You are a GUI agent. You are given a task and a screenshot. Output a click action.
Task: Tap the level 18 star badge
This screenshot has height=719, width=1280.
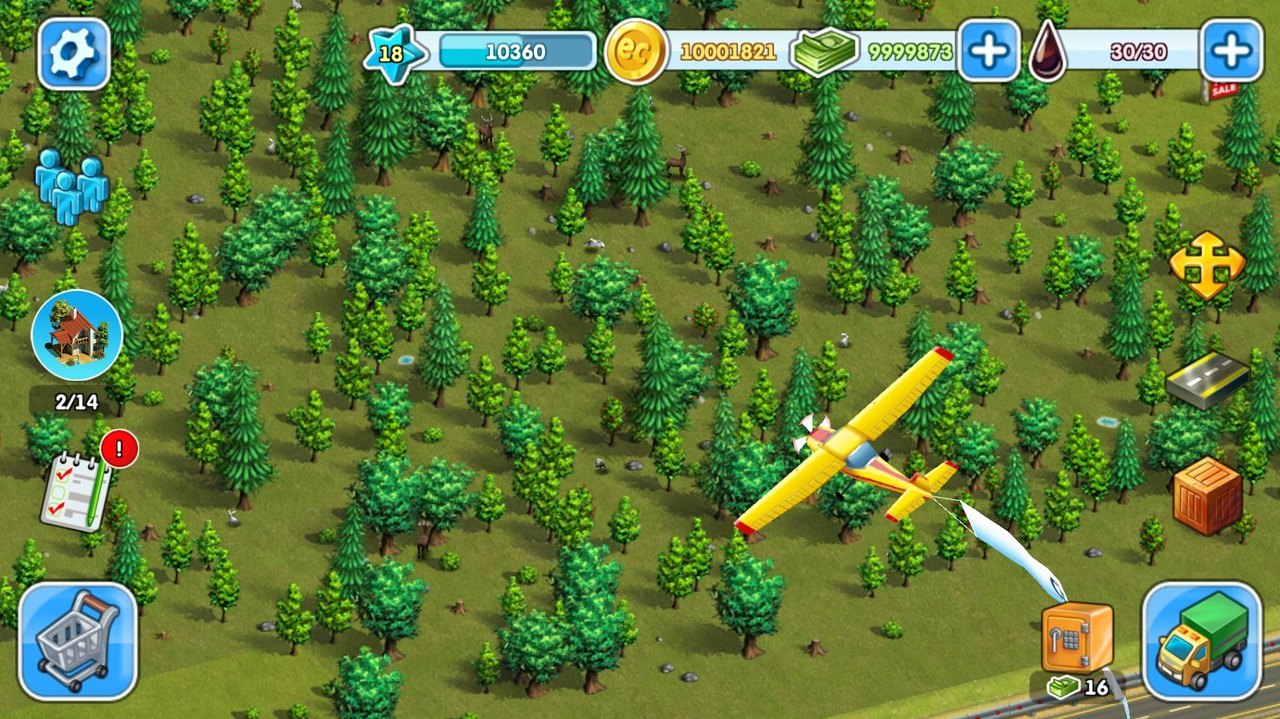point(389,52)
